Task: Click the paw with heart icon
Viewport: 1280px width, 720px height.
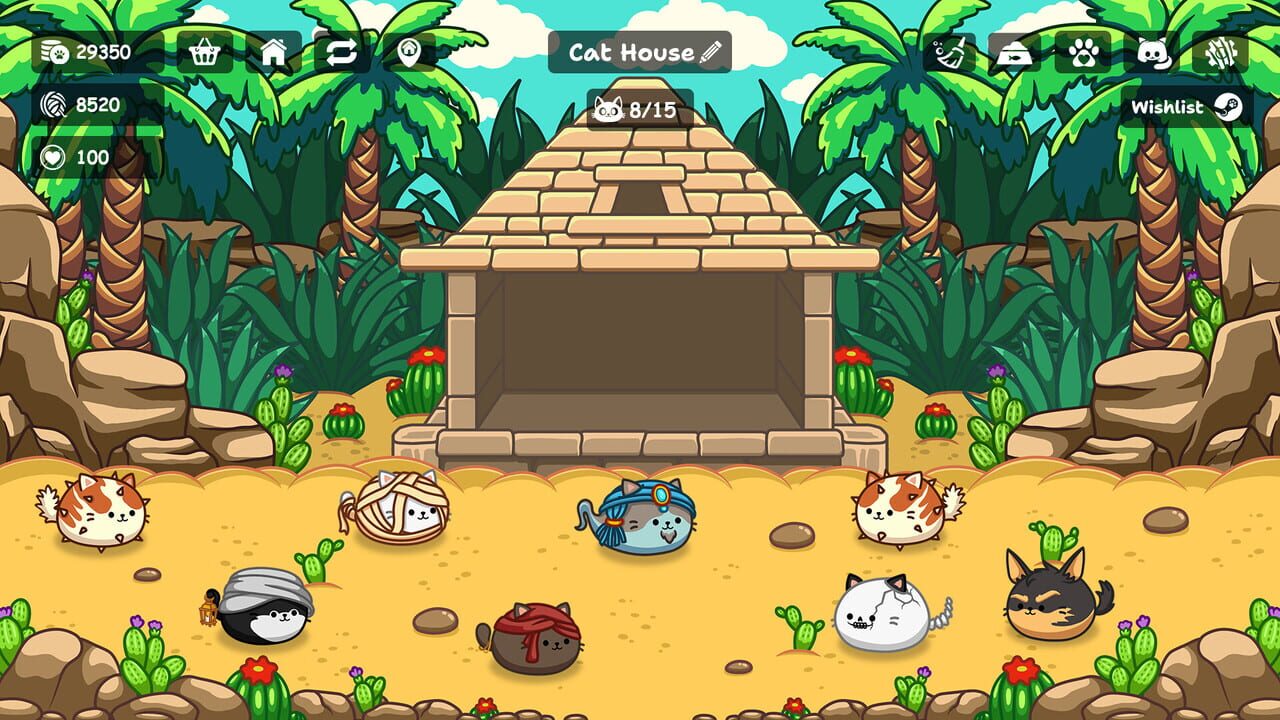Action: pos(1084,52)
